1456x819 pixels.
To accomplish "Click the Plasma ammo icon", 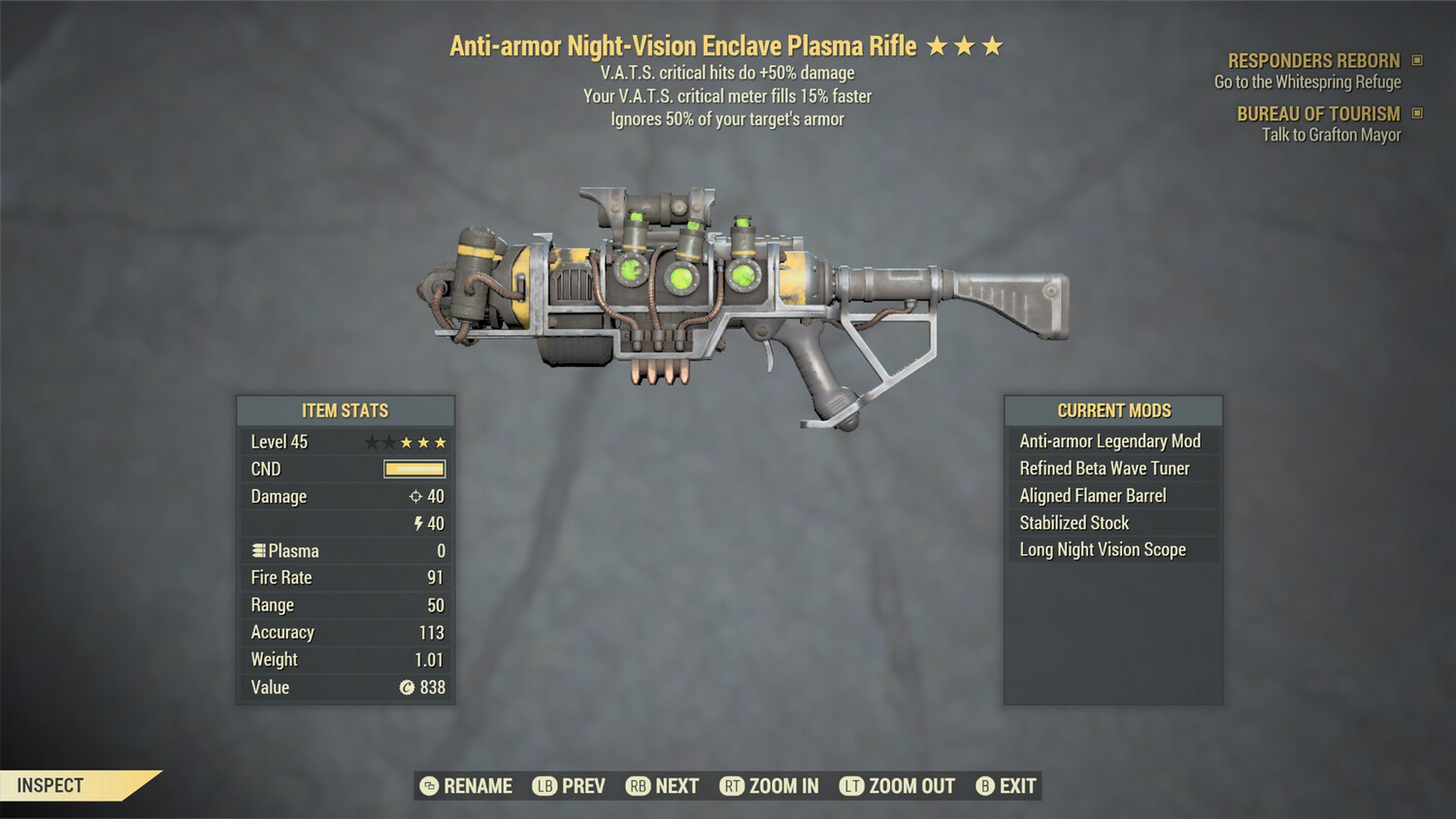I will tap(257, 550).
